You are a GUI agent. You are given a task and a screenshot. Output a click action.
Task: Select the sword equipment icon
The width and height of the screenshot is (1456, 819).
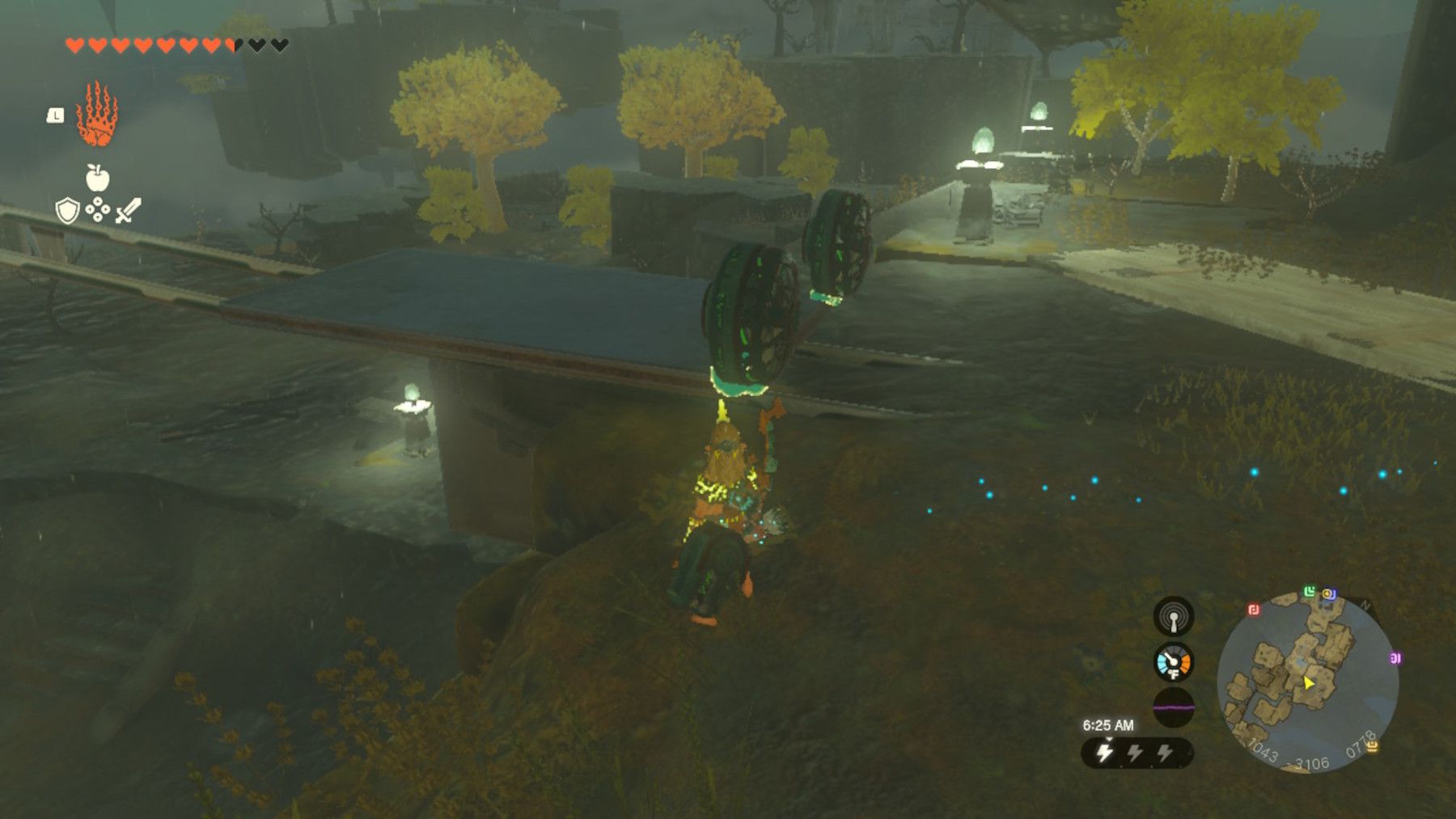[x=127, y=211]
